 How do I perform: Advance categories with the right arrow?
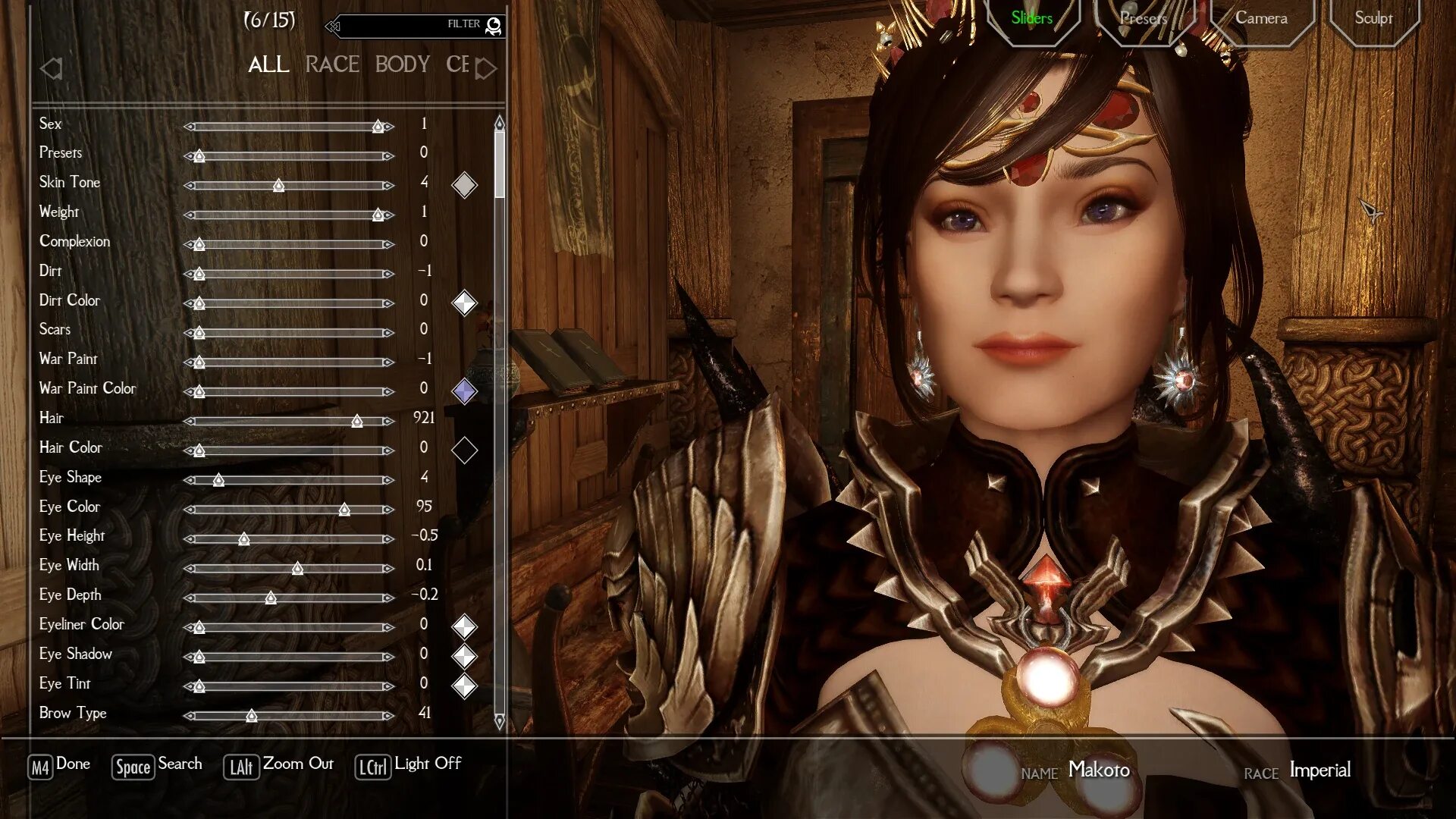(486, 69)
